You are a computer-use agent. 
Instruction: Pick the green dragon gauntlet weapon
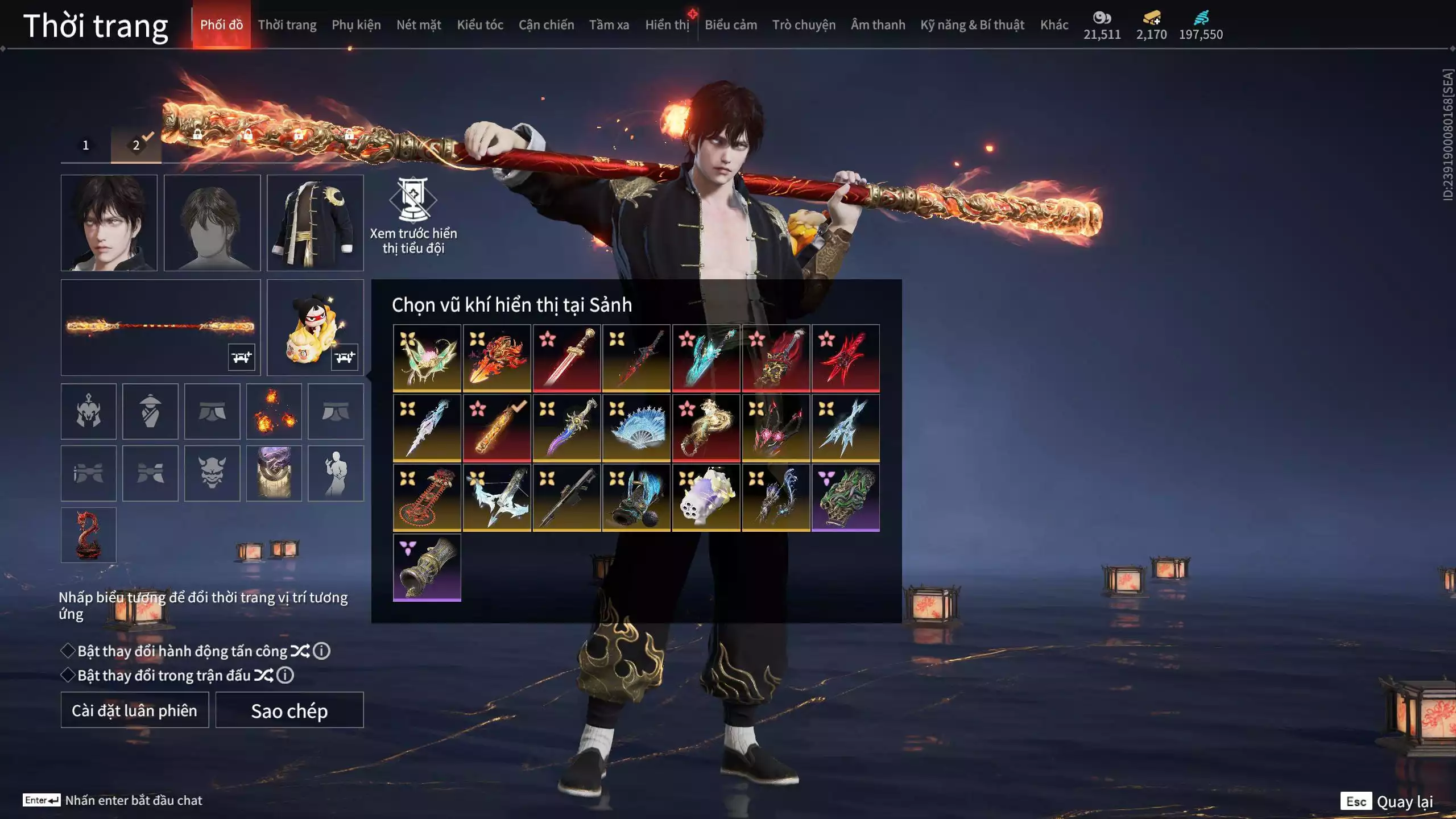[x=845, y=498]
